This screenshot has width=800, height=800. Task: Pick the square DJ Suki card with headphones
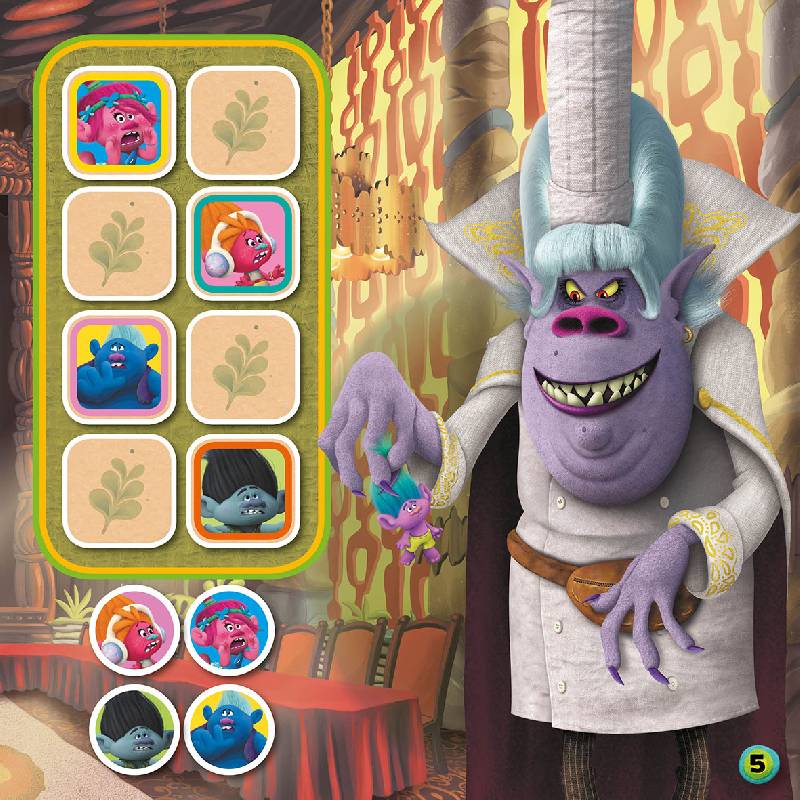[x=245, y=243]
